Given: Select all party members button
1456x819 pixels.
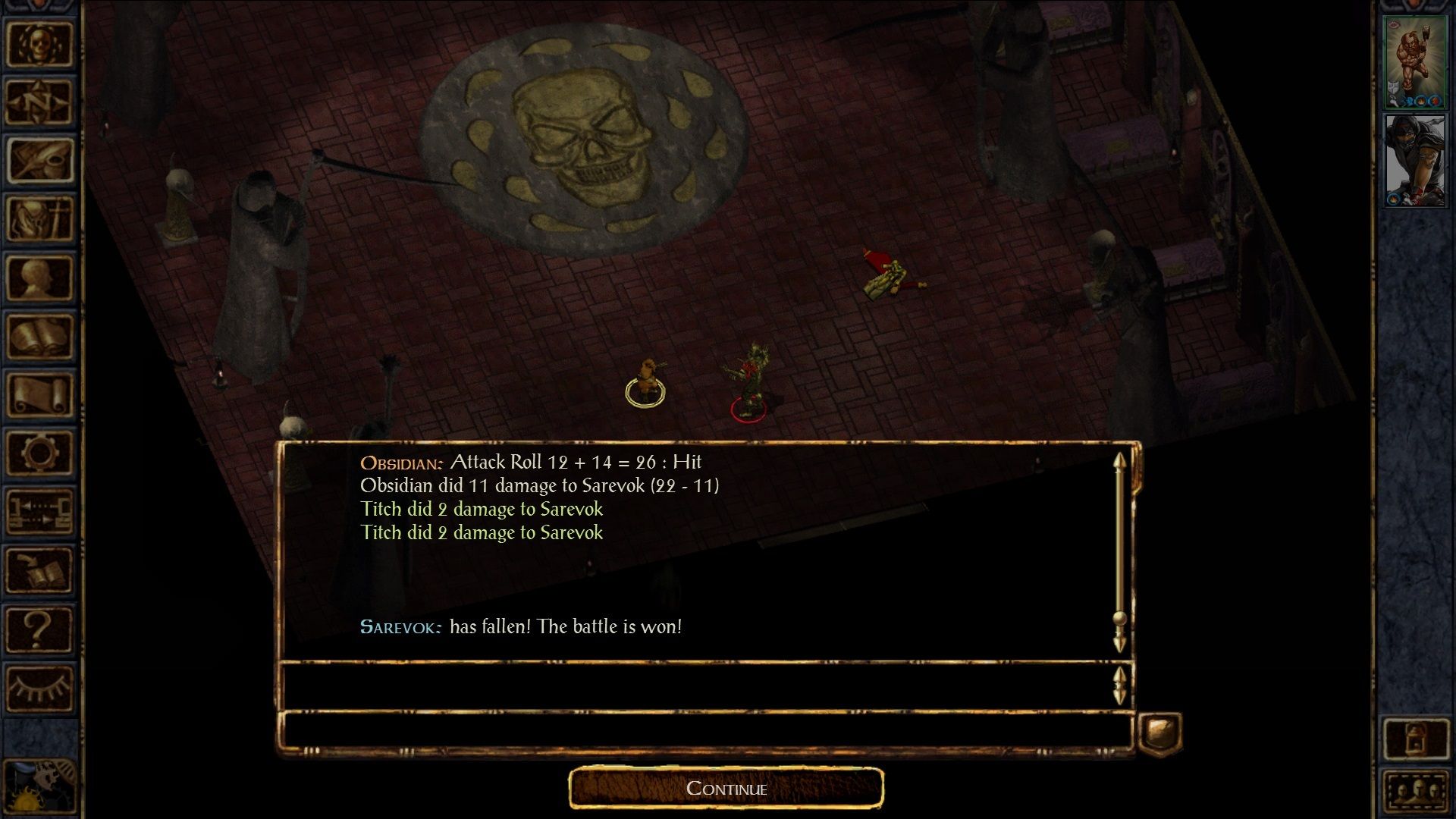Looking at the screenshot, I should [x=1415, y=792].
